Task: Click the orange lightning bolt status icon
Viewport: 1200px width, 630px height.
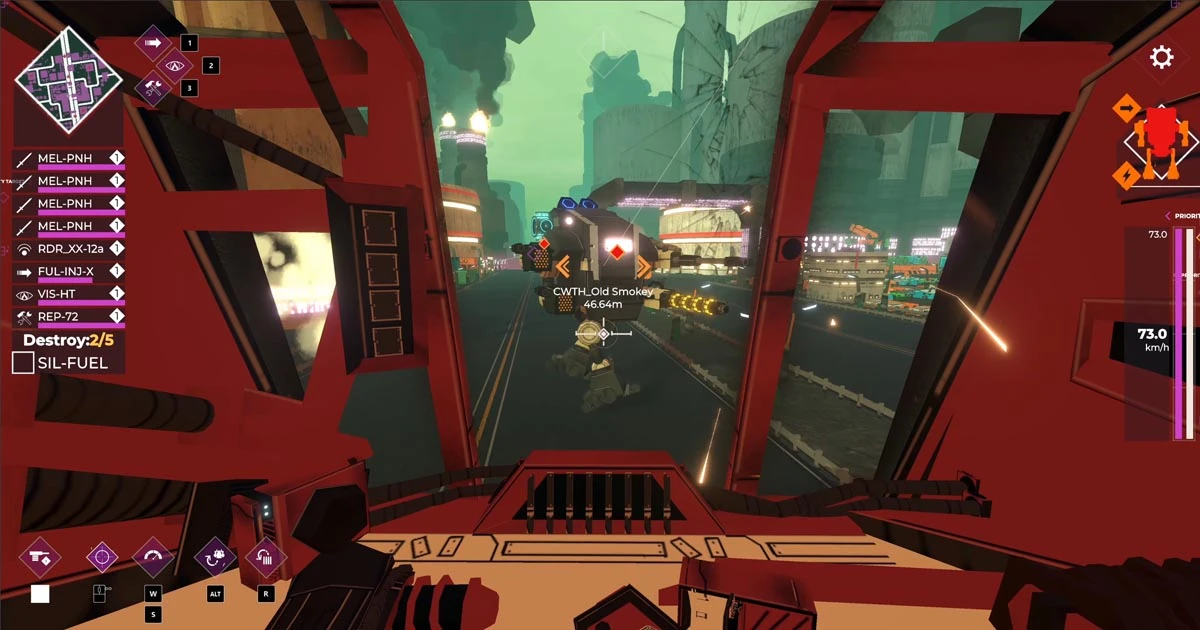Action: [x=1126, y=175]
